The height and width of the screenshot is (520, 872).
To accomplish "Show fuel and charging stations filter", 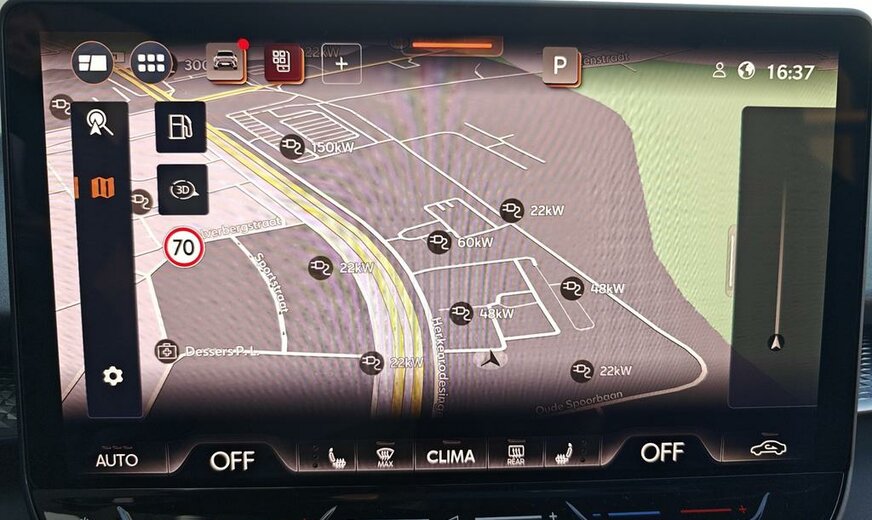I will pyautogui.click(x=181, y=127).
